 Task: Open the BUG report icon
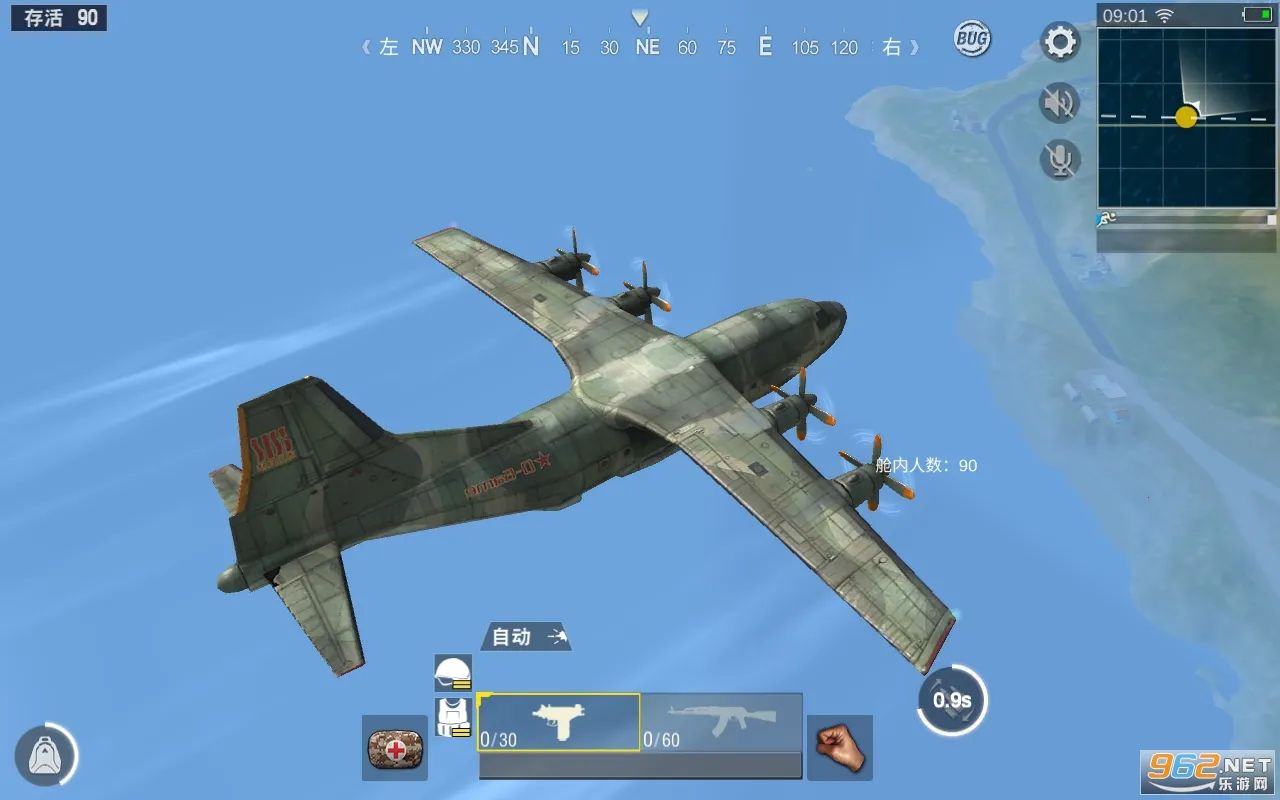point(971,37)
